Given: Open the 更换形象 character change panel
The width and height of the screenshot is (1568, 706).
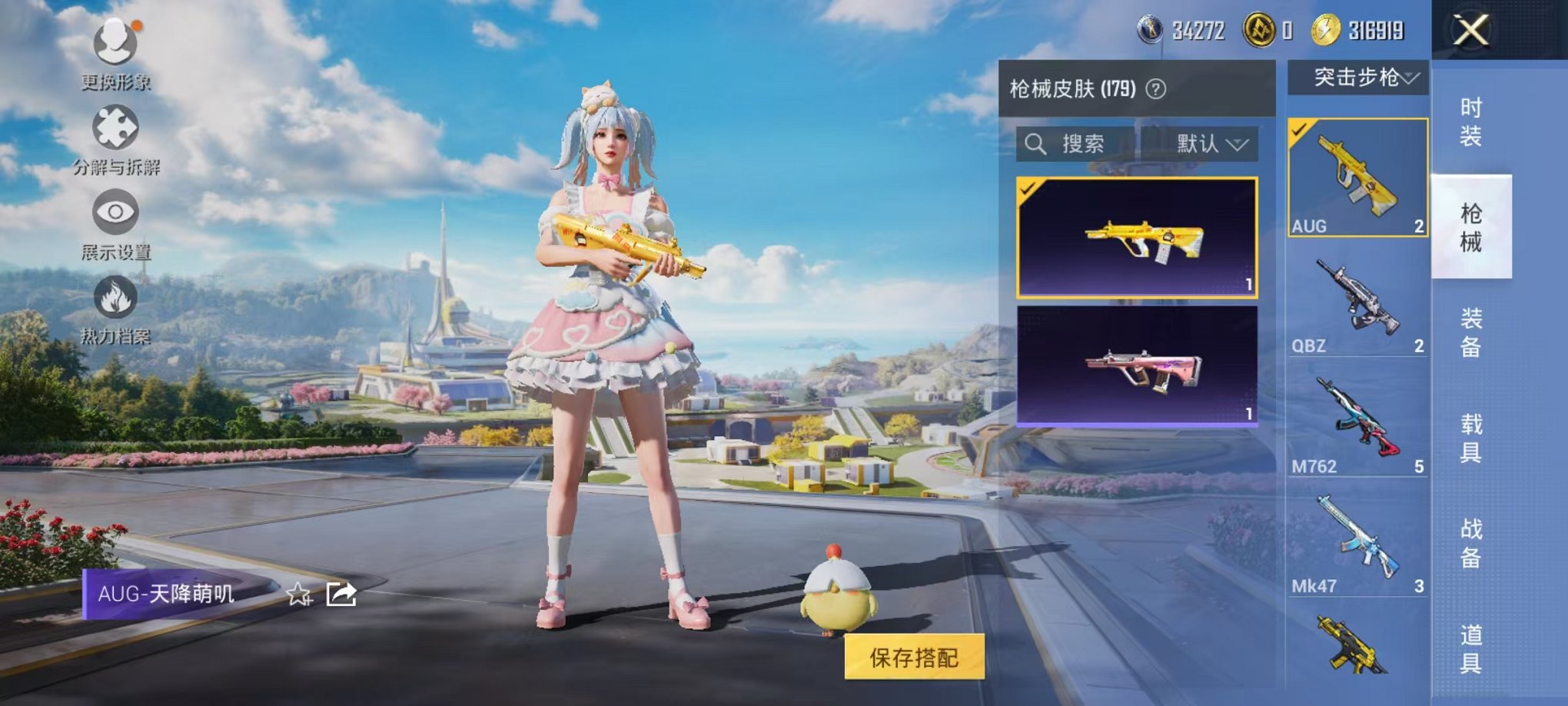Looking at the screenshot, I should click(114, 44).
